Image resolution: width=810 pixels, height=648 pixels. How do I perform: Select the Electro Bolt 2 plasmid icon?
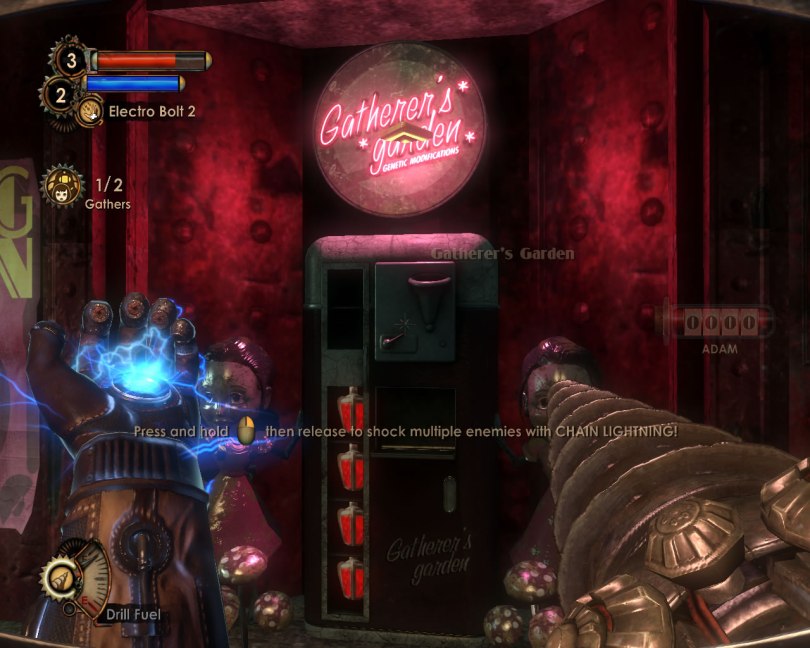pyautogui.click(x=91, y=110)
